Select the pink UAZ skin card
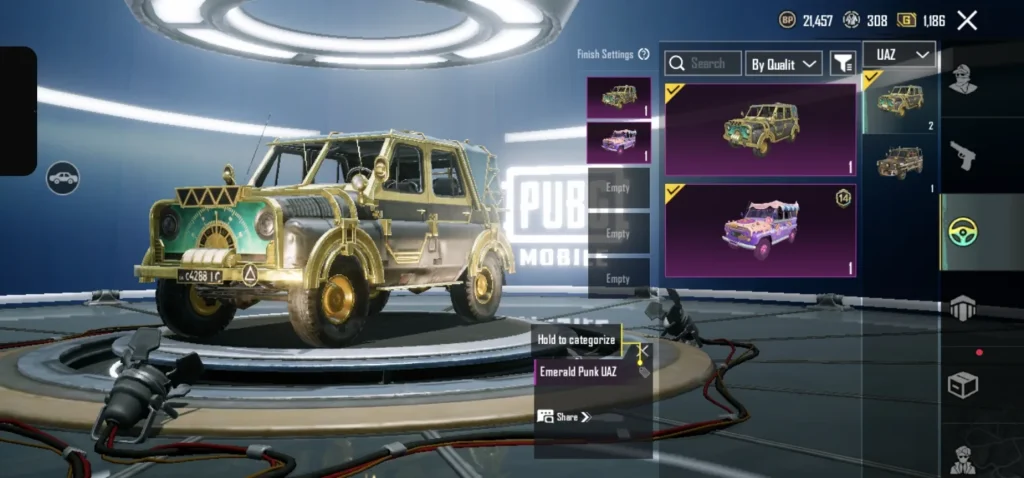Screen dimensions: 1024x478 pyautogui.click(x=760, y=230)
